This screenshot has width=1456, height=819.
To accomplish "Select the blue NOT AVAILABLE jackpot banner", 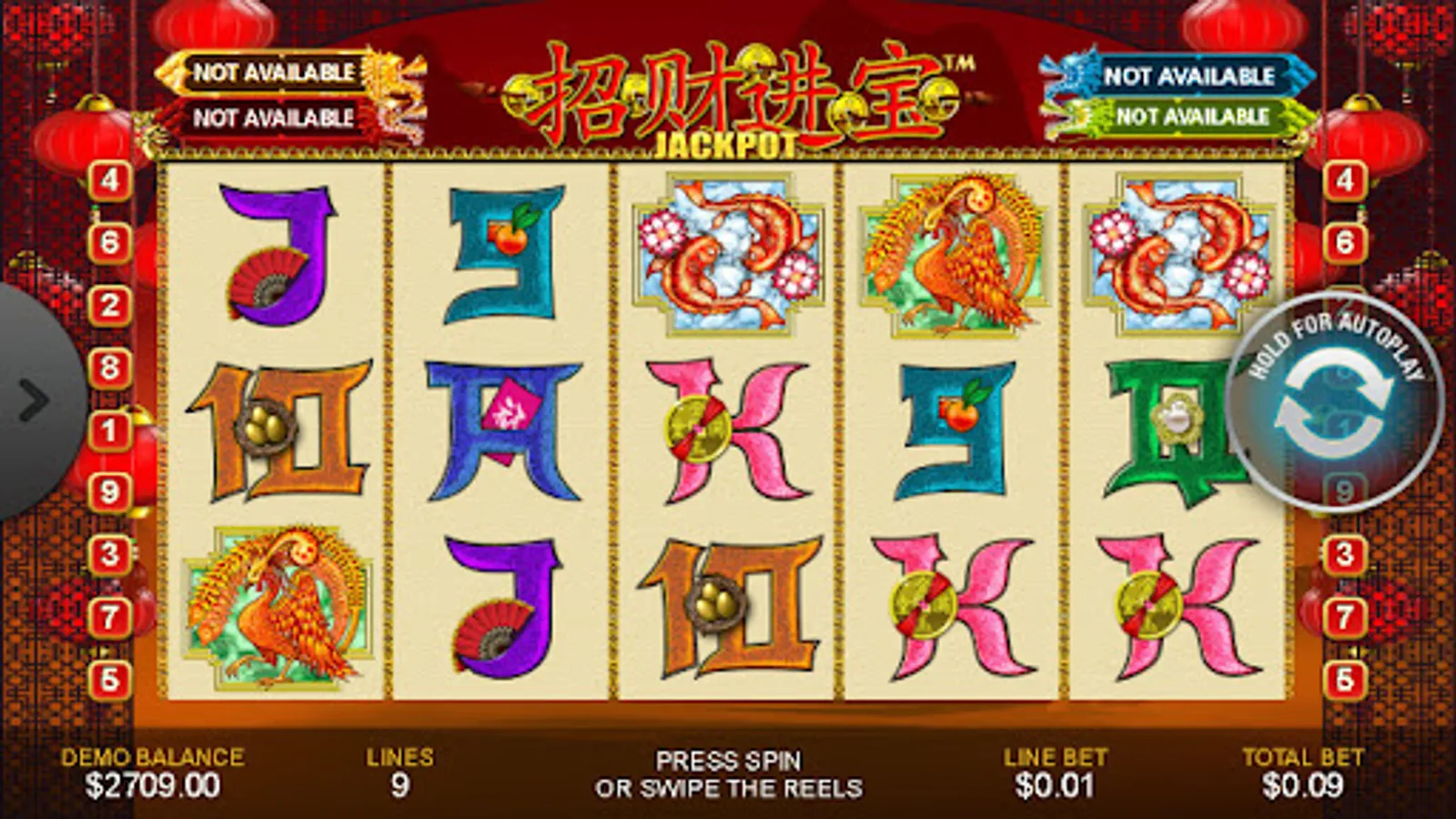I will point(1188,77).
